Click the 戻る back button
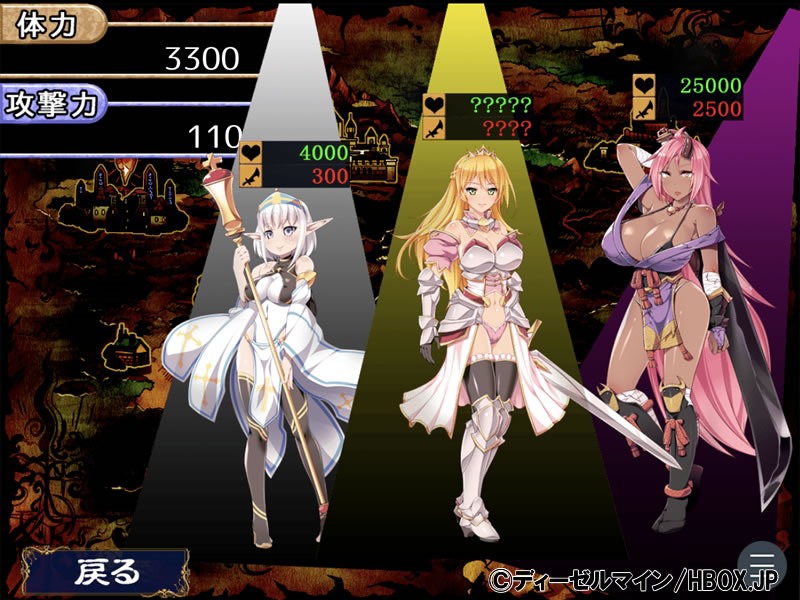Image resolution: width=800 pixels, height=600 pixels. (x=107, y=572)
